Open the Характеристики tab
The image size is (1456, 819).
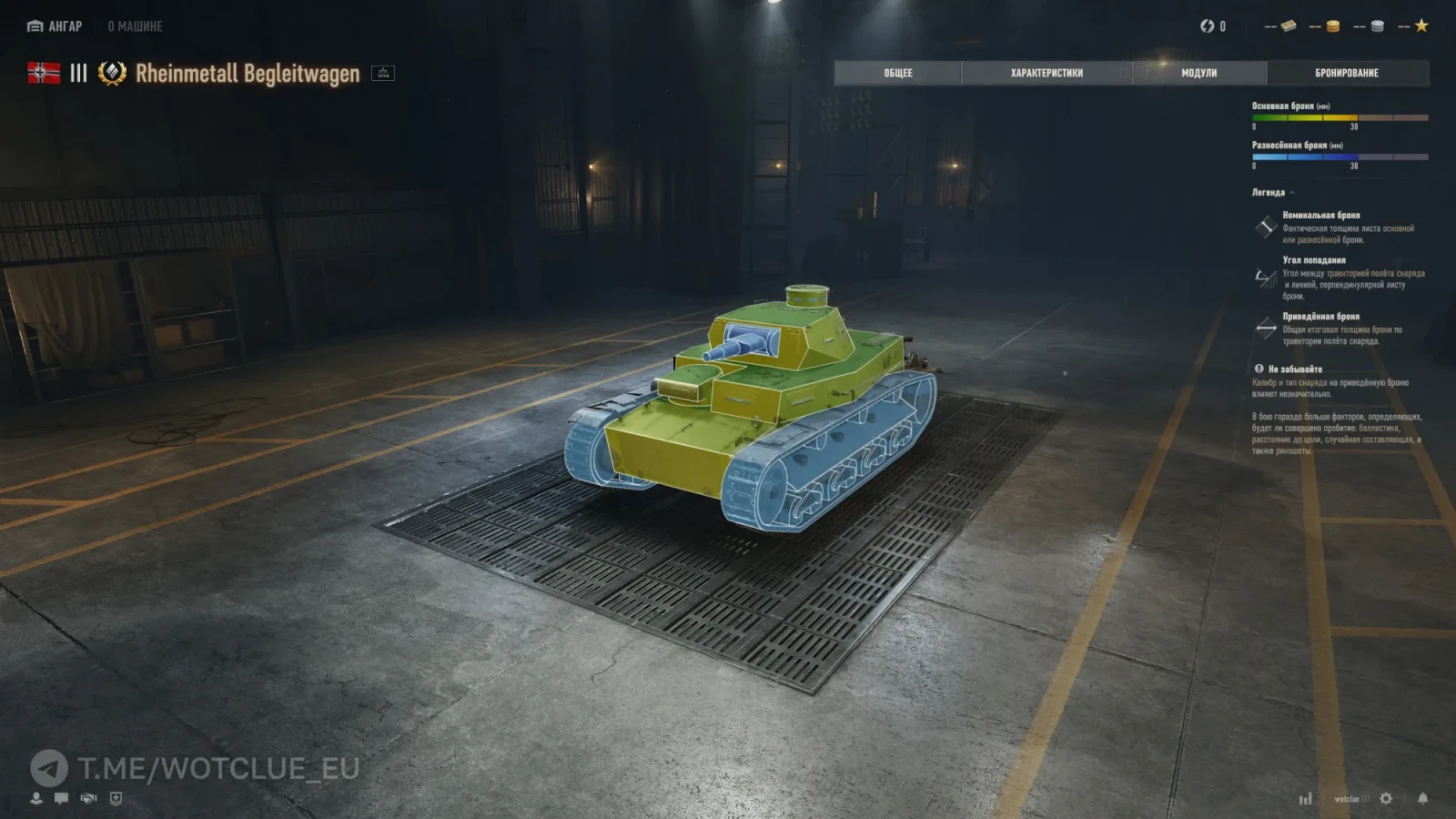click(1046, 73)
